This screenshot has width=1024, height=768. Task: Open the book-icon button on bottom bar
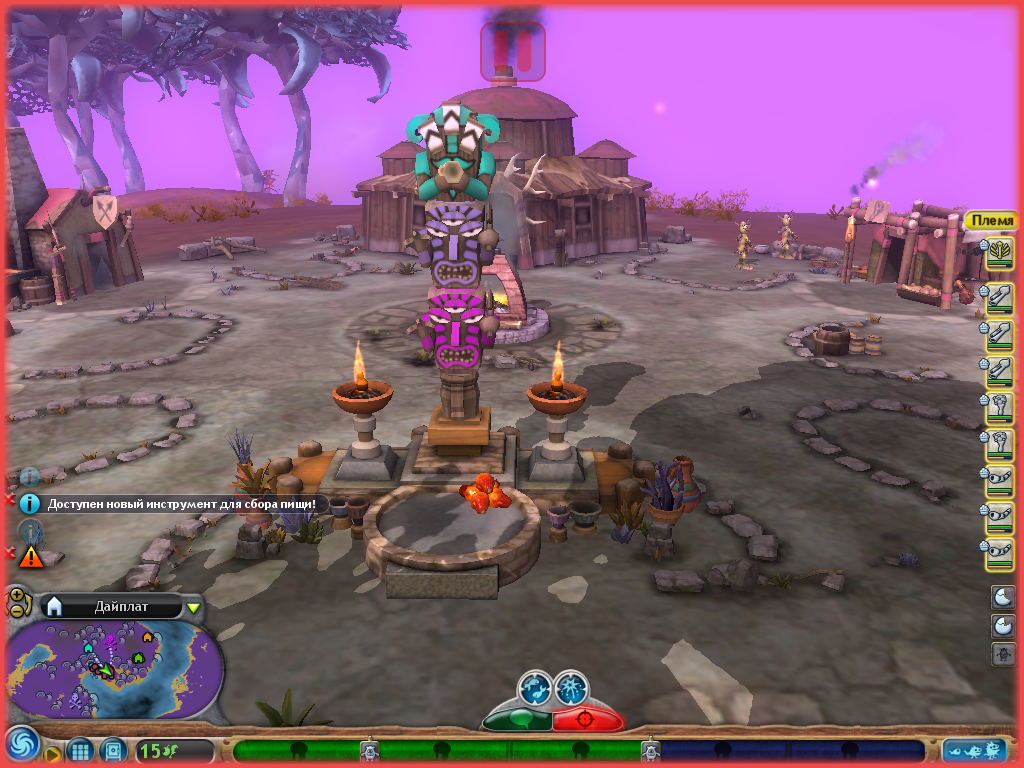pos(112,749)
